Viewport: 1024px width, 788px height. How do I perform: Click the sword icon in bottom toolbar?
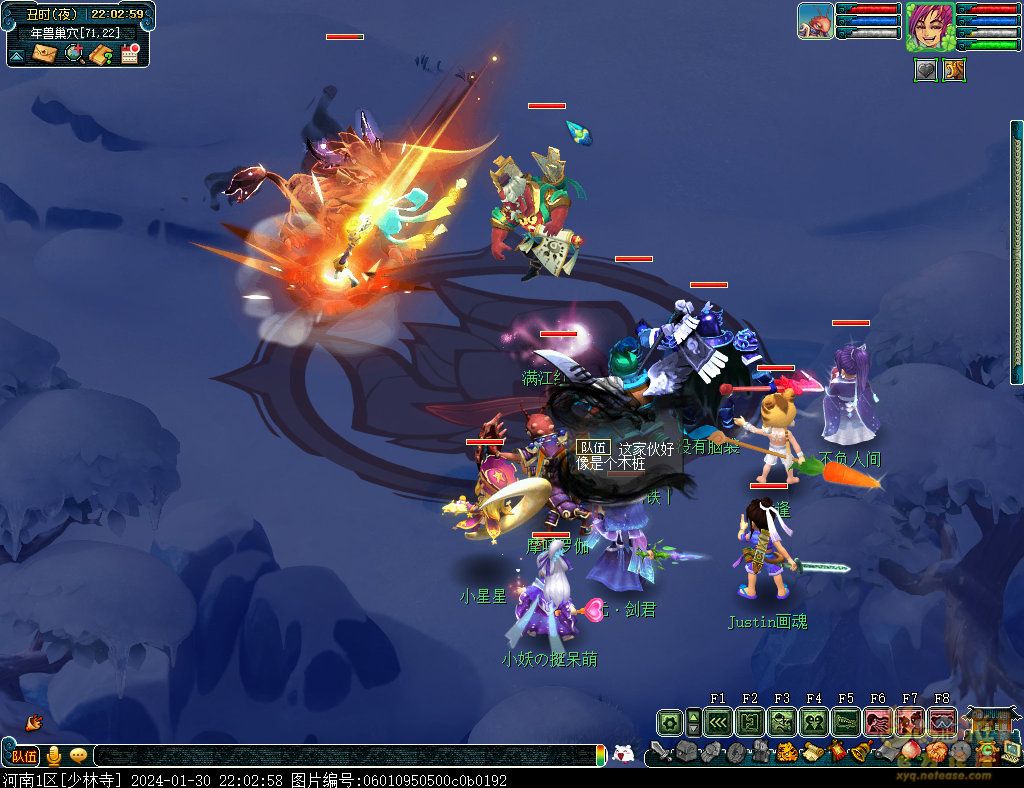(x=661, y=752)
